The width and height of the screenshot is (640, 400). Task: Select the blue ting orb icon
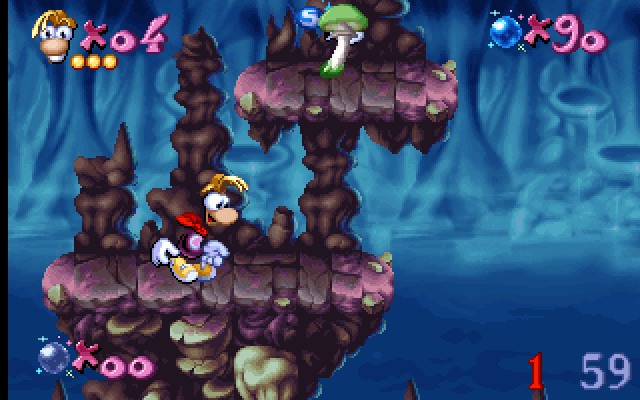pyautogui.click(x=507, y=31)
